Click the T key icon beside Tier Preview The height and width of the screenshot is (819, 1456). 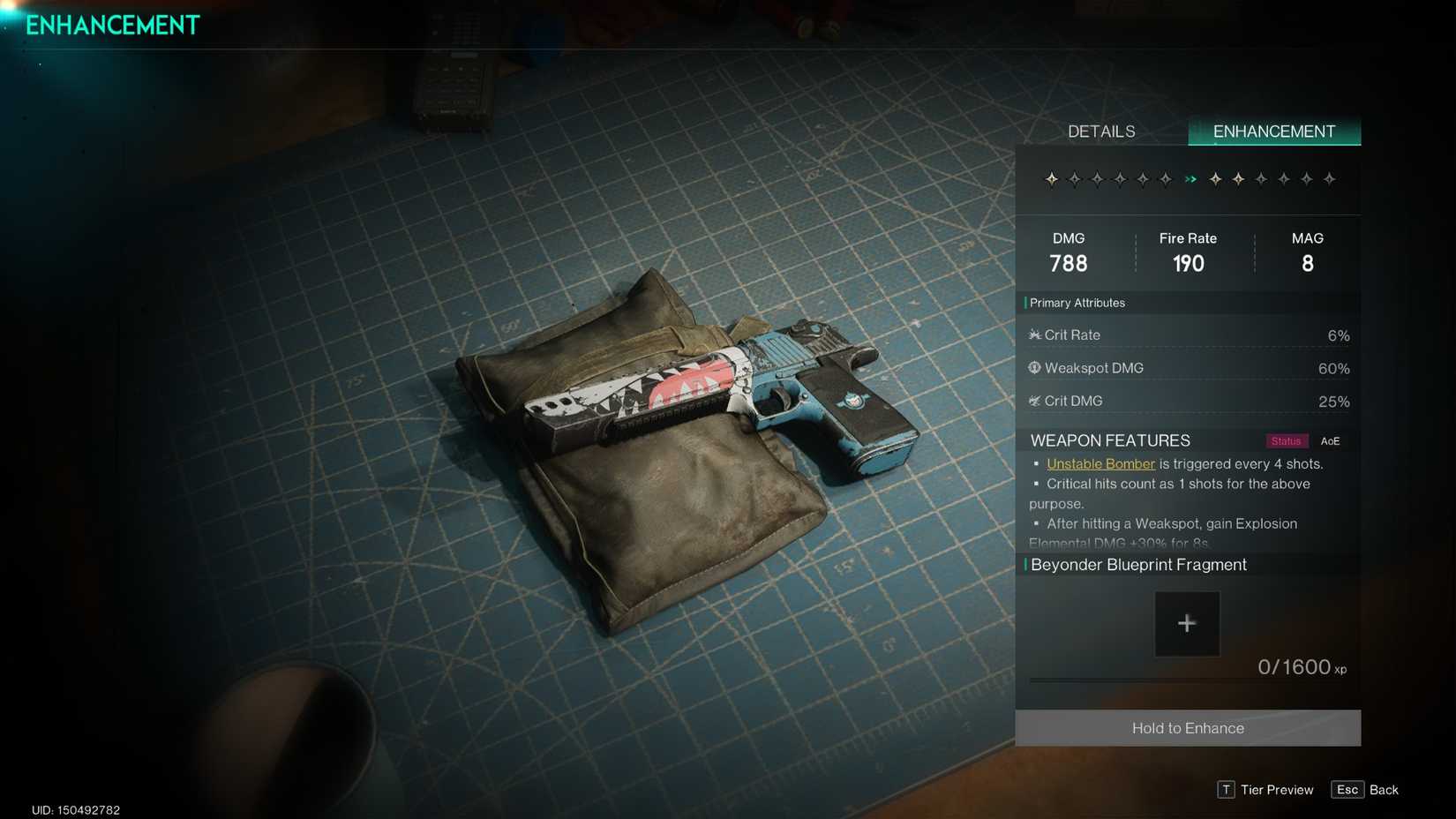[1226, 790]
